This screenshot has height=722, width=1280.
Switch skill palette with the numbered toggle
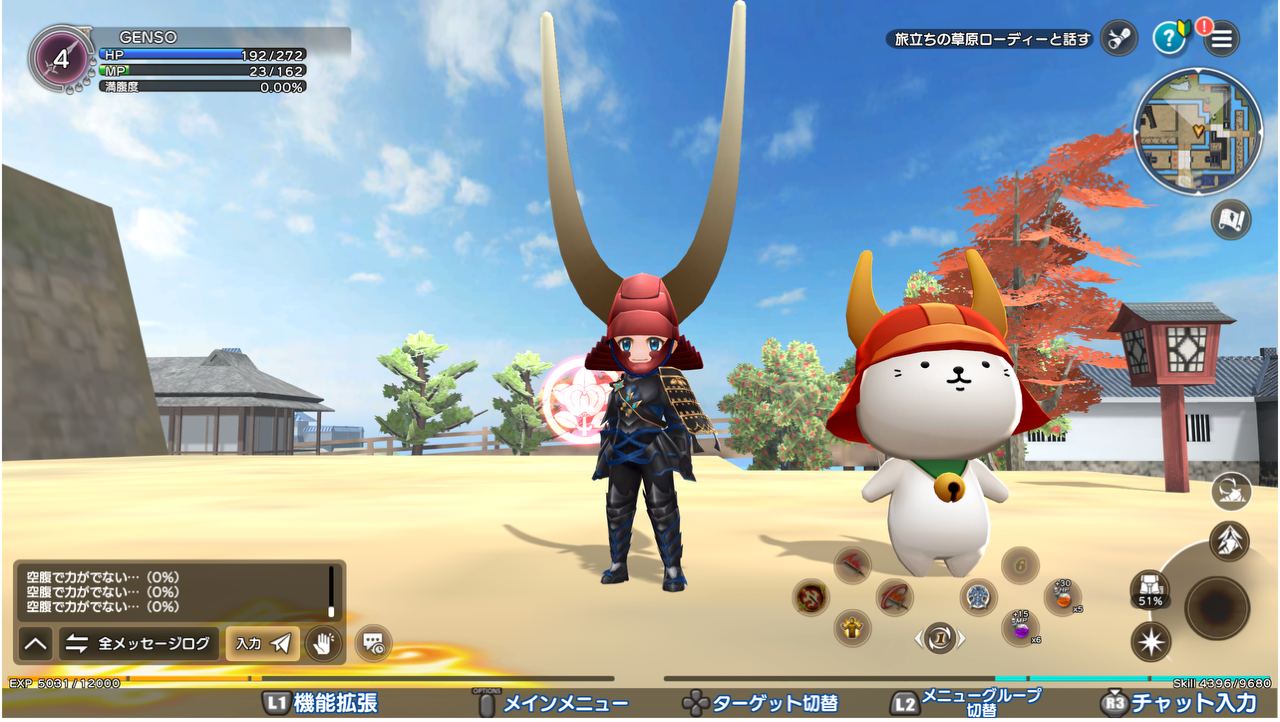pyautogui.click(x=939, y=637)
